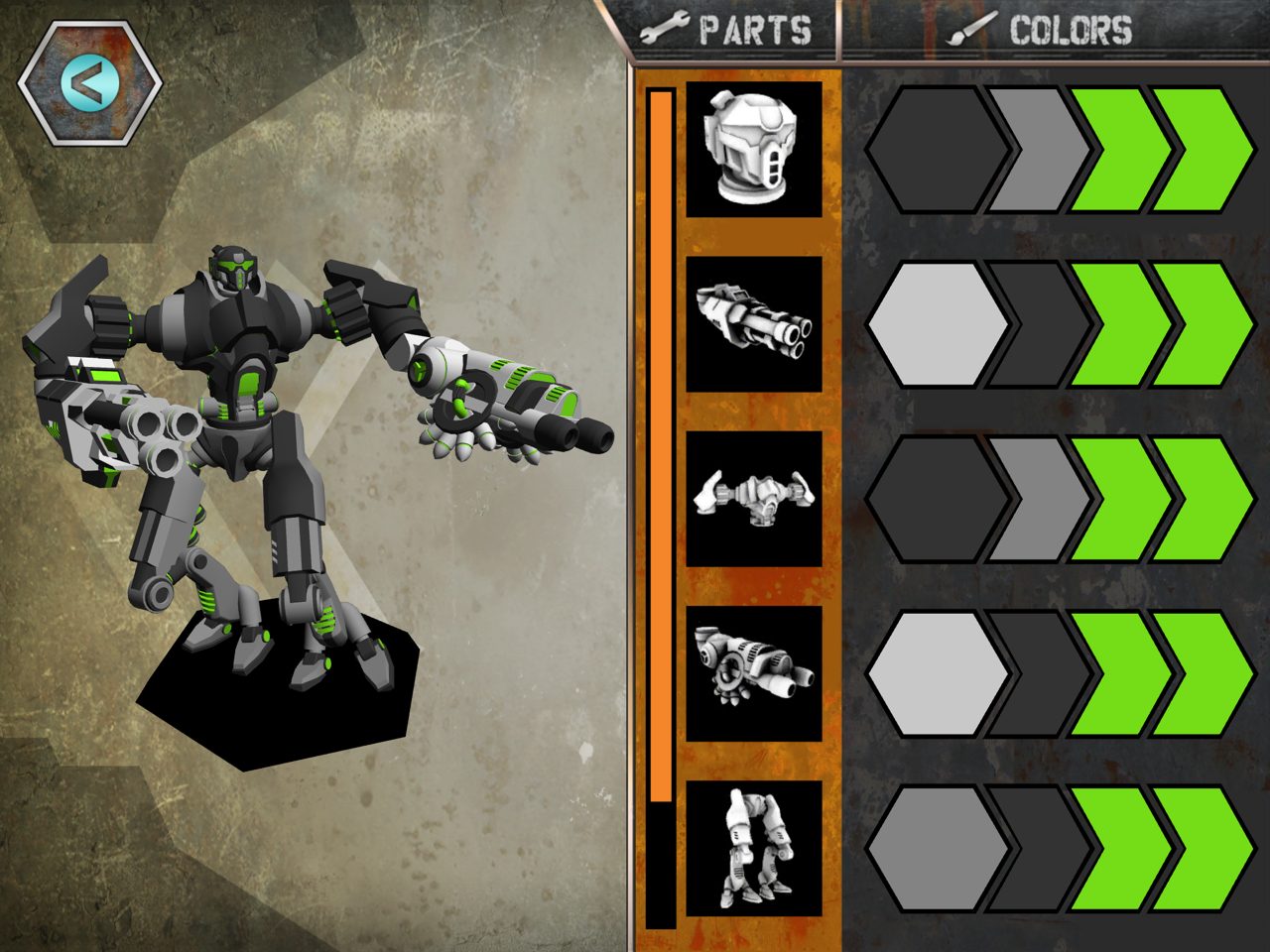The image size is (1270, 952).
Task: Select the robot helmet part thumbnail
Action: (x=752, y=151)
